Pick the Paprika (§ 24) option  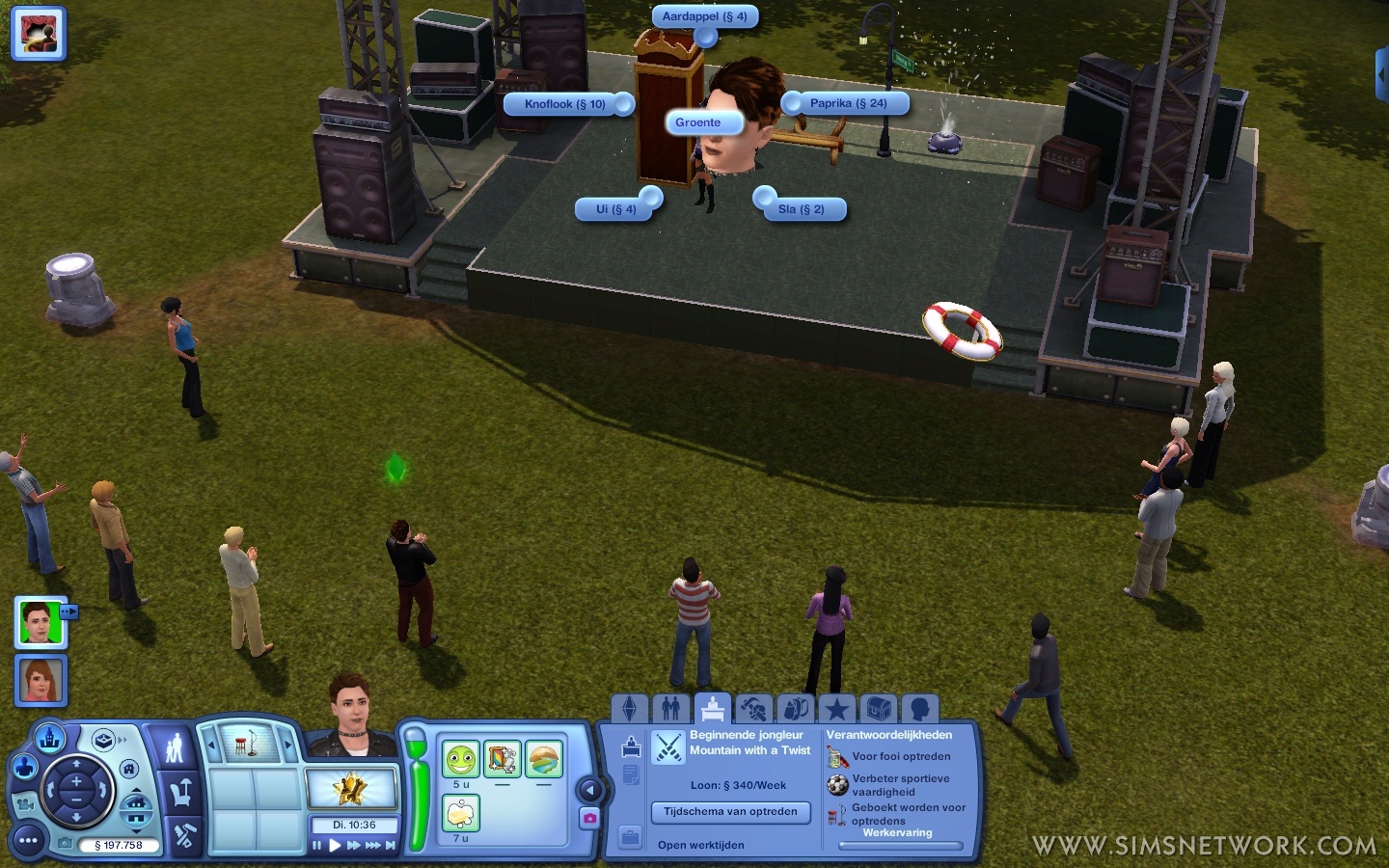[x=848, y=103]
